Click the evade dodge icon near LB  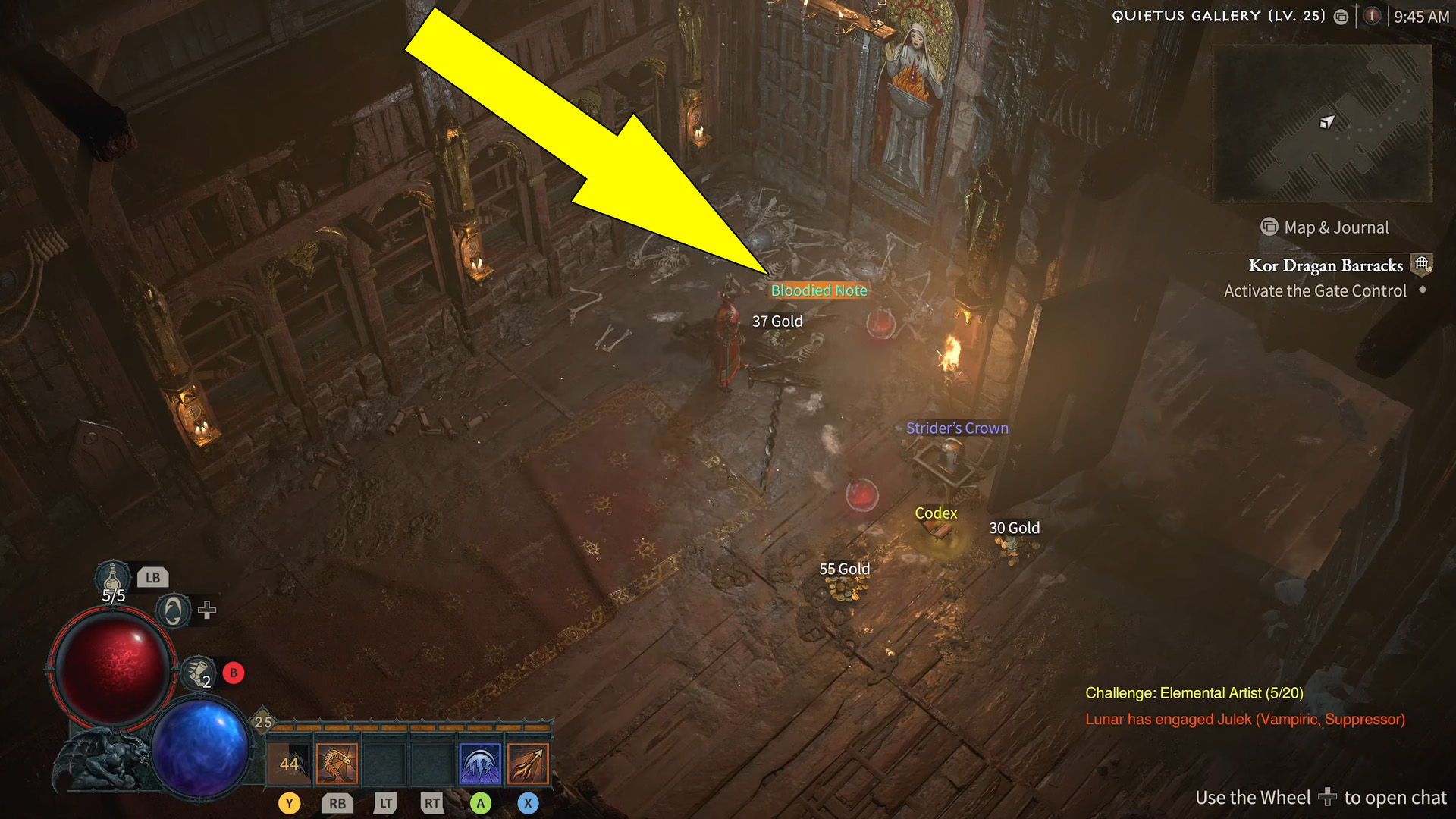point(173,610)
